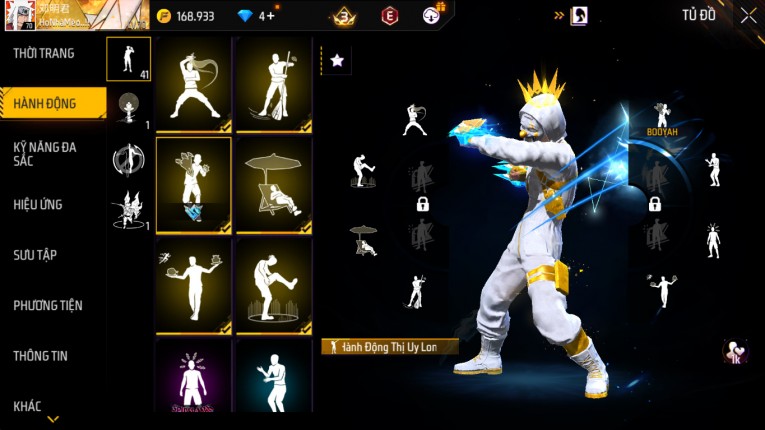The width and height of the screenshot is (765, 430).
Task: Select the emote subcategory showing 41 items
Action: click(129, 60)
